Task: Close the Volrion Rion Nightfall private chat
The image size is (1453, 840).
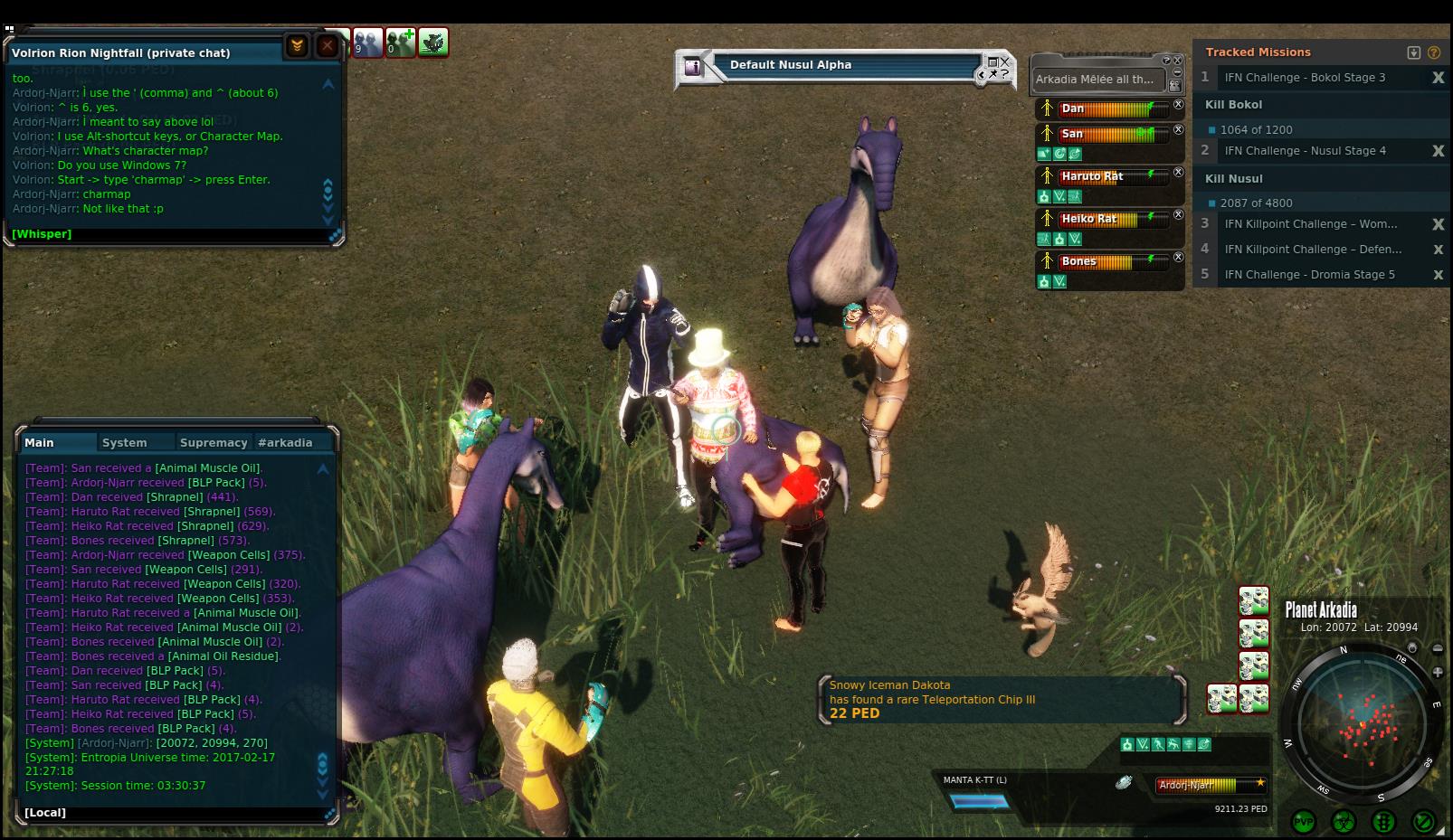Action: point(328,45)
